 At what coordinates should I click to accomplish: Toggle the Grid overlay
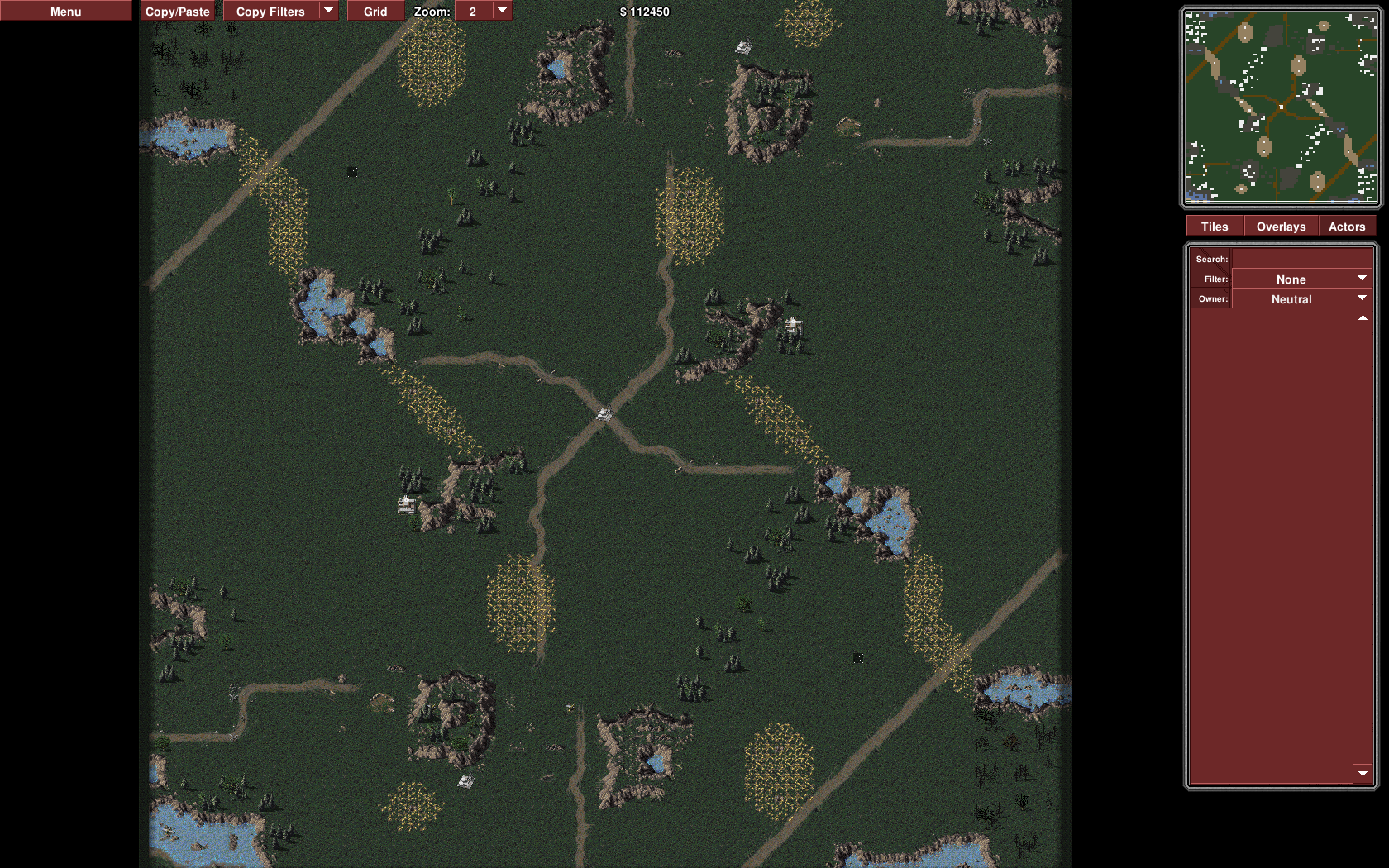click(375, 11)
